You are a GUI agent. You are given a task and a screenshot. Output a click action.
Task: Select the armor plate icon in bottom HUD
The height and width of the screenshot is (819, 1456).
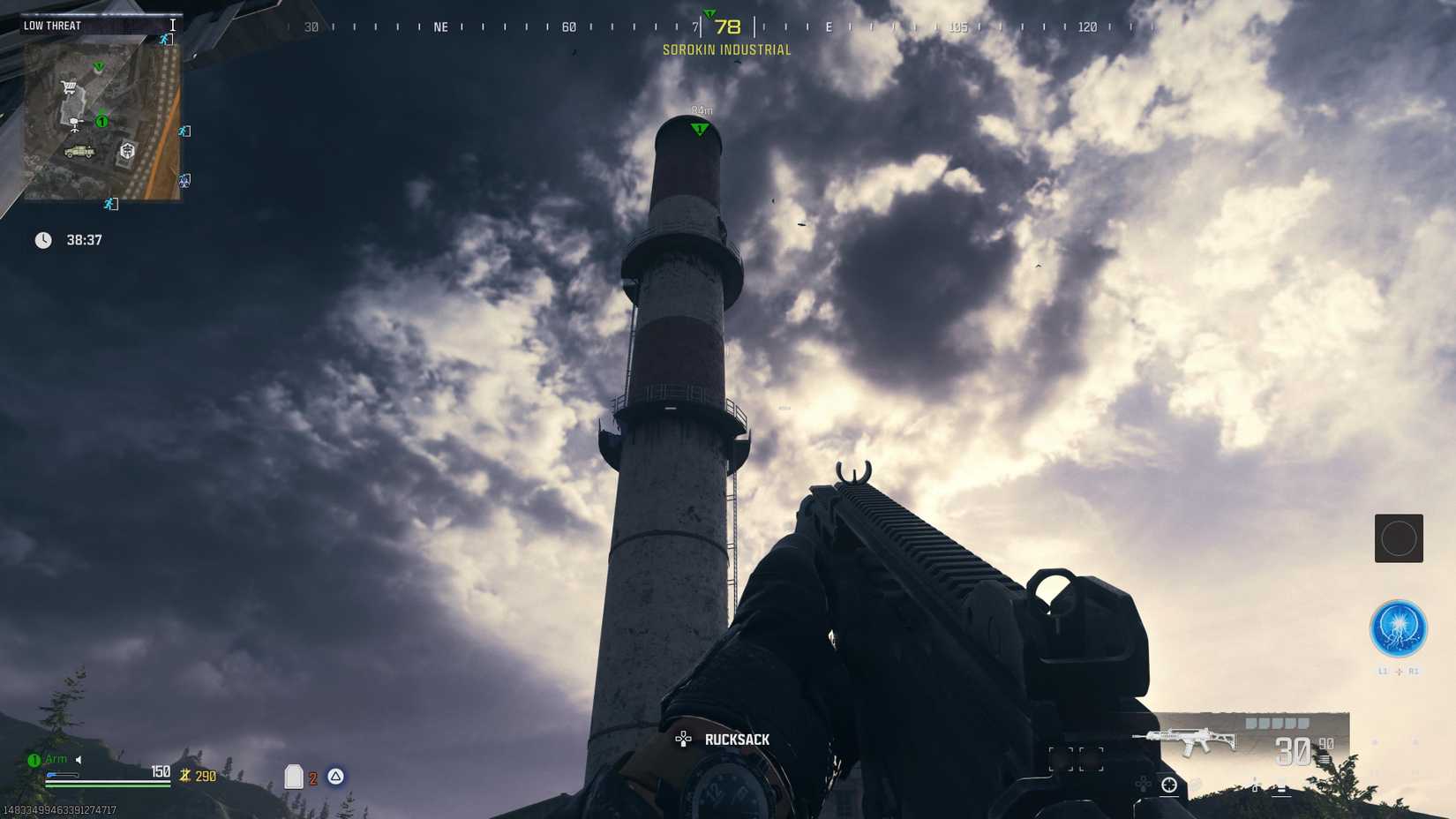[x=294, y=777]
